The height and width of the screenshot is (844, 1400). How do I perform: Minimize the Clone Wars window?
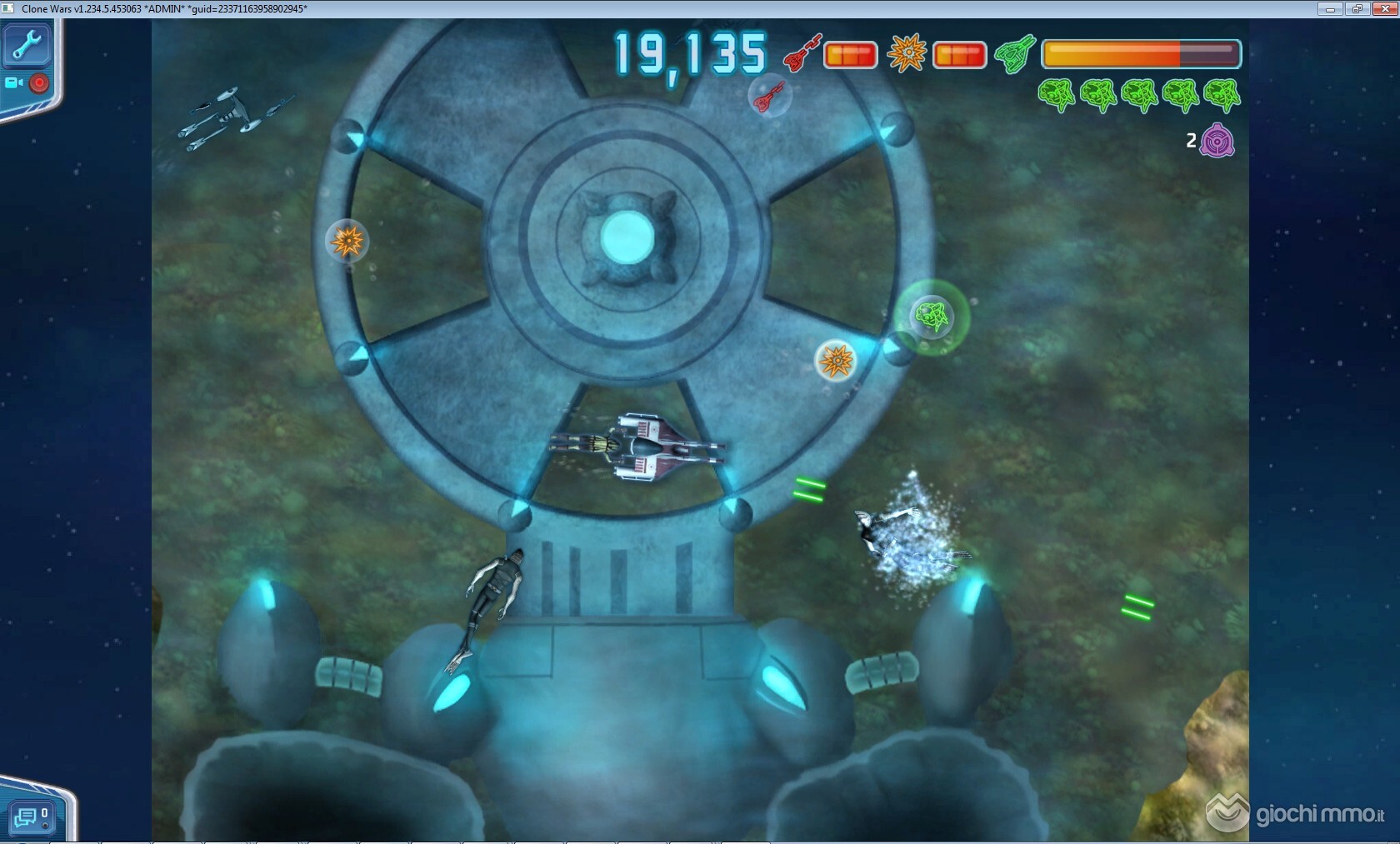1329,9
